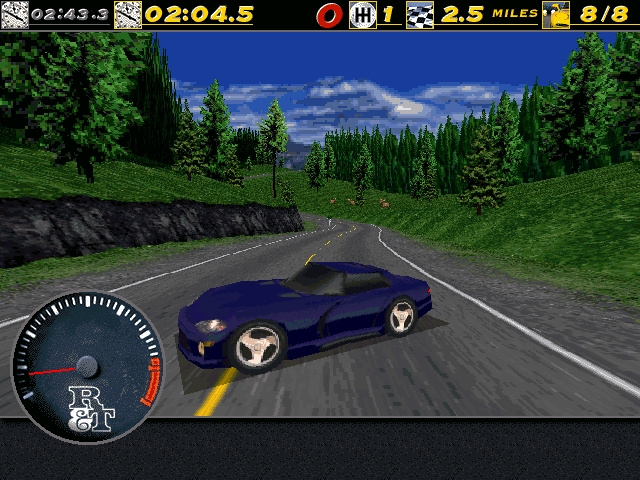Screen dimensions: 640x480
Task: Click the stopwatch icon beside the grey time
Action: click(x=14, y=15)
